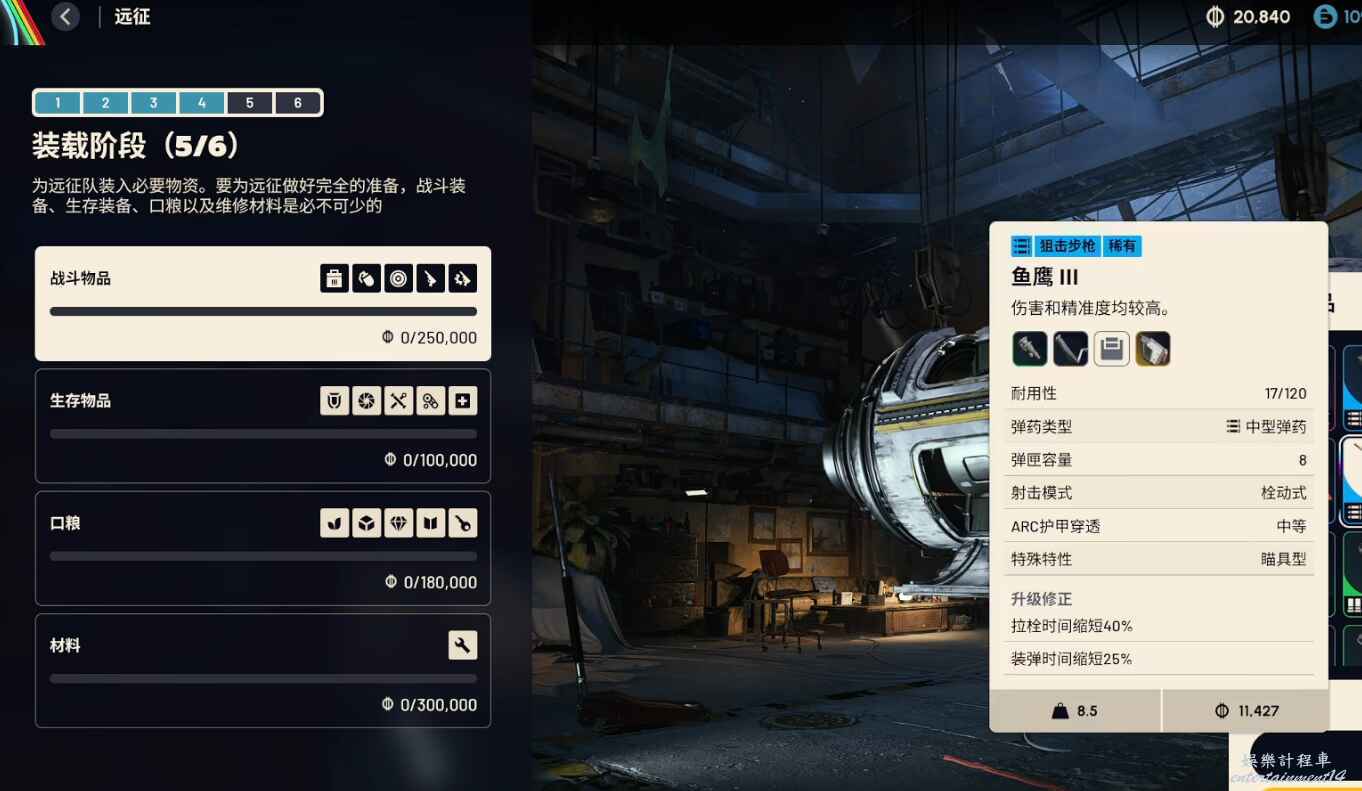Select the shield icon in 生存物品
This screenshot has height=791, width=1362.
point(334,401)
